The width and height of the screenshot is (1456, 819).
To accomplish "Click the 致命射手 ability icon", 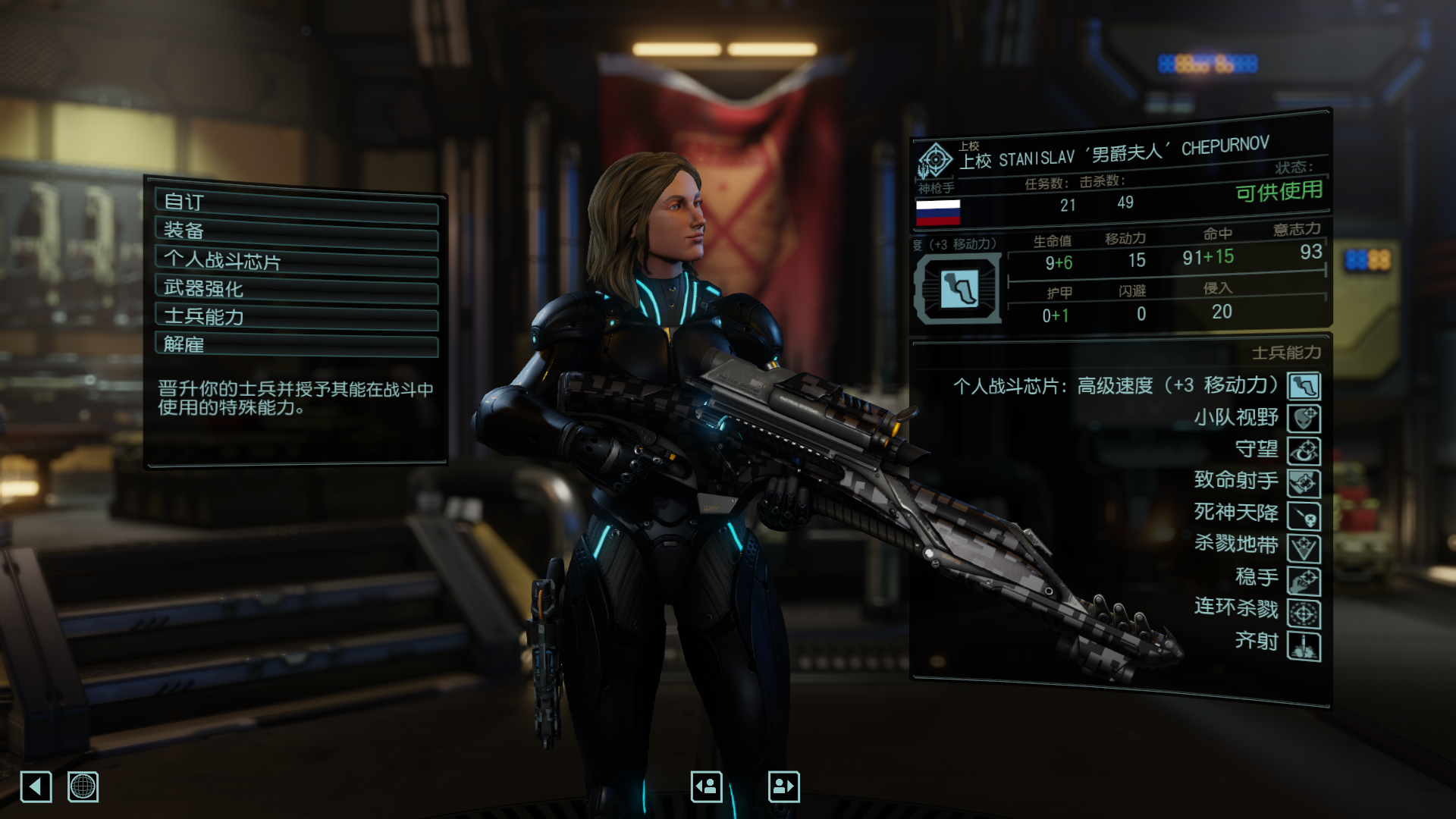I will (1303, 482).
